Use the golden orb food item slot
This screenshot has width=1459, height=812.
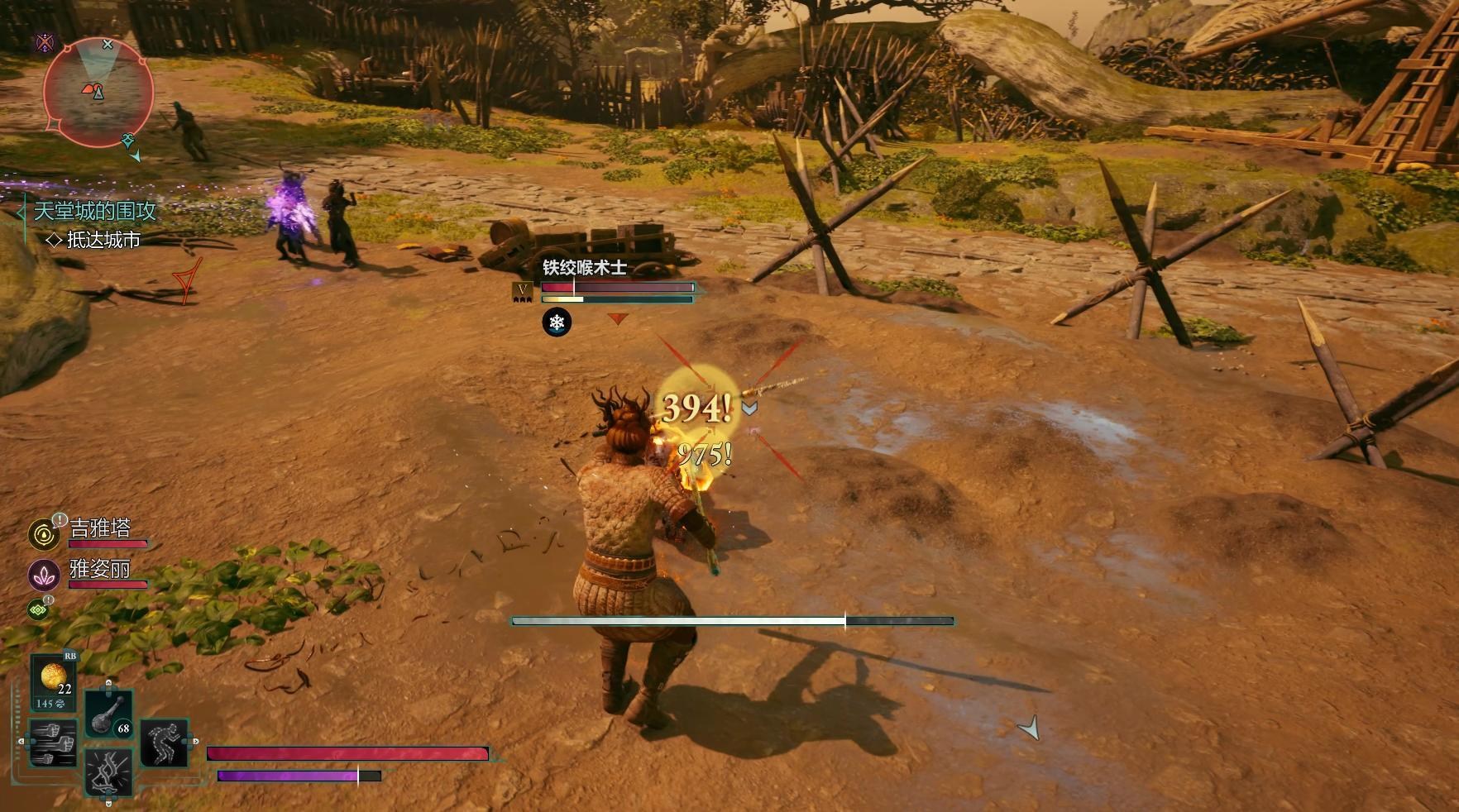(54, 680)
